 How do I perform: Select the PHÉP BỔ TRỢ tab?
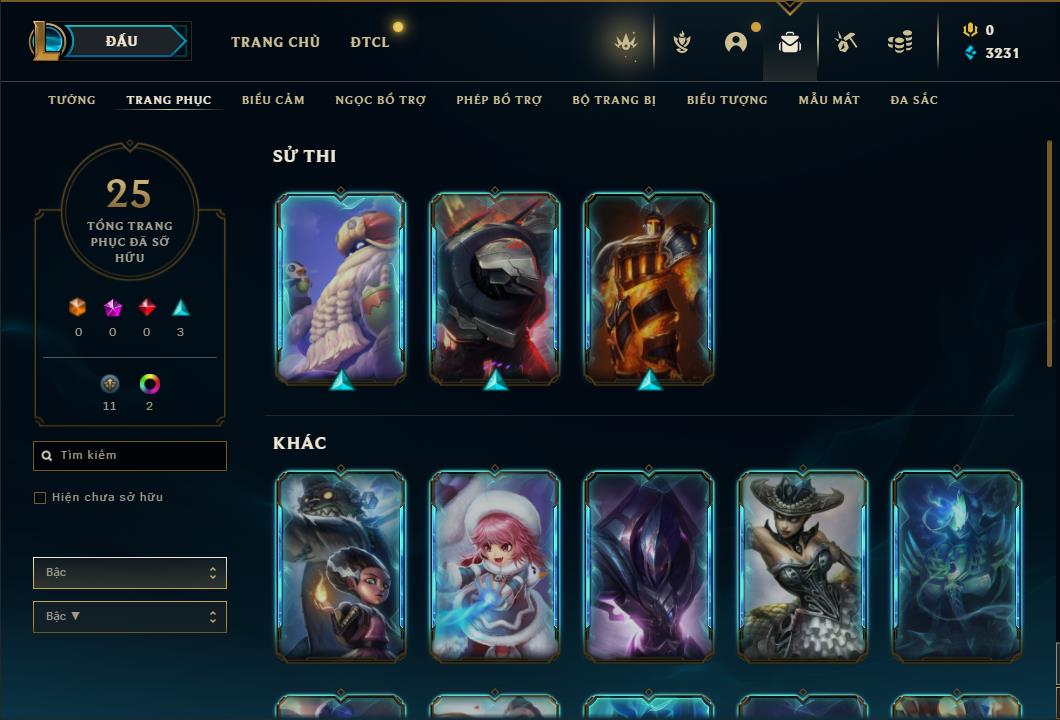coord(499,100)
